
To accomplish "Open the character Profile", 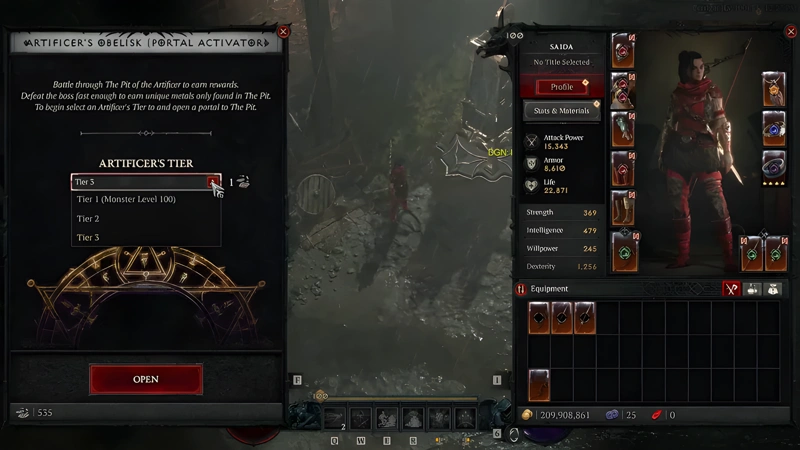I will click(x=562, y=86).
